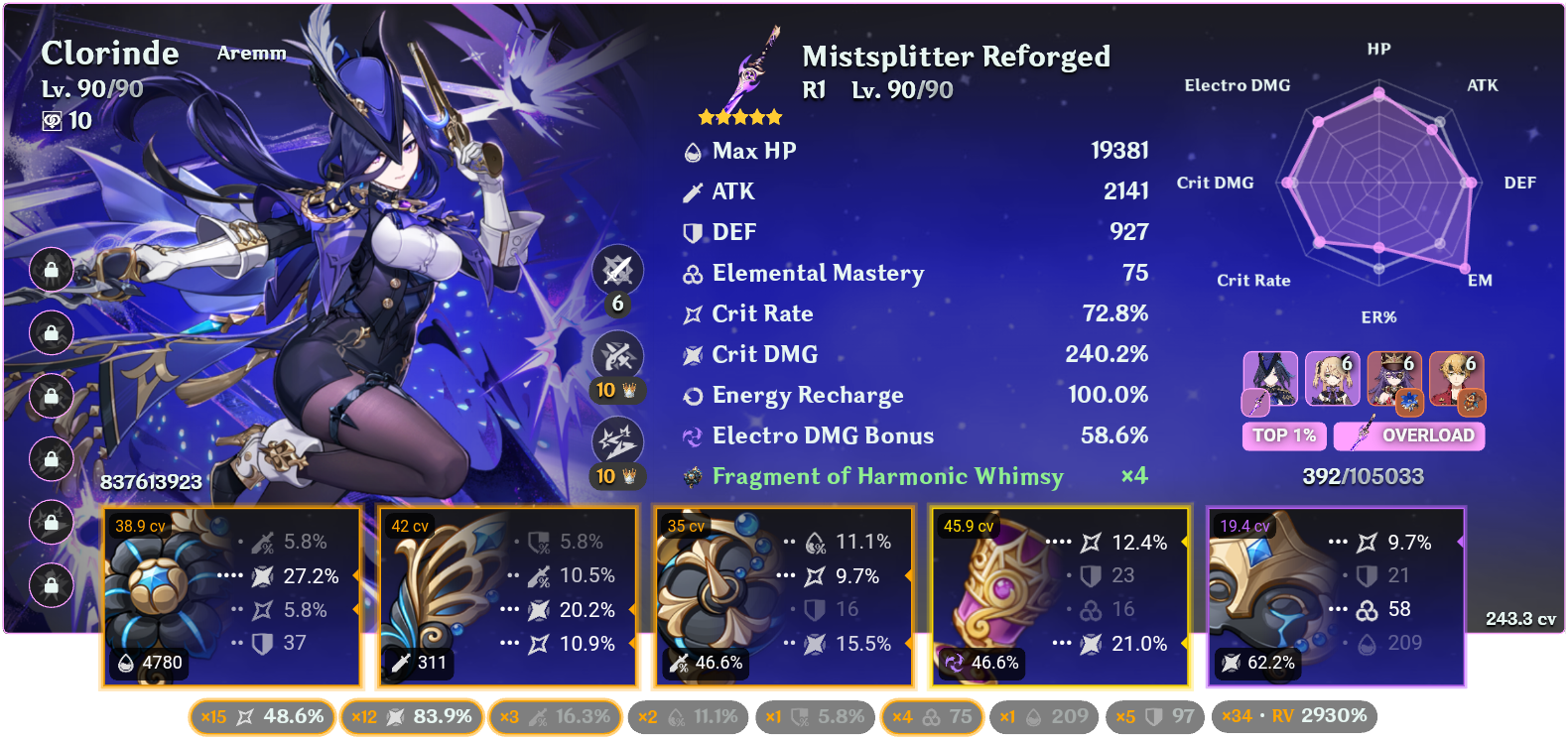Click the TOP 1% ranking badge

tap(1283, 435)
